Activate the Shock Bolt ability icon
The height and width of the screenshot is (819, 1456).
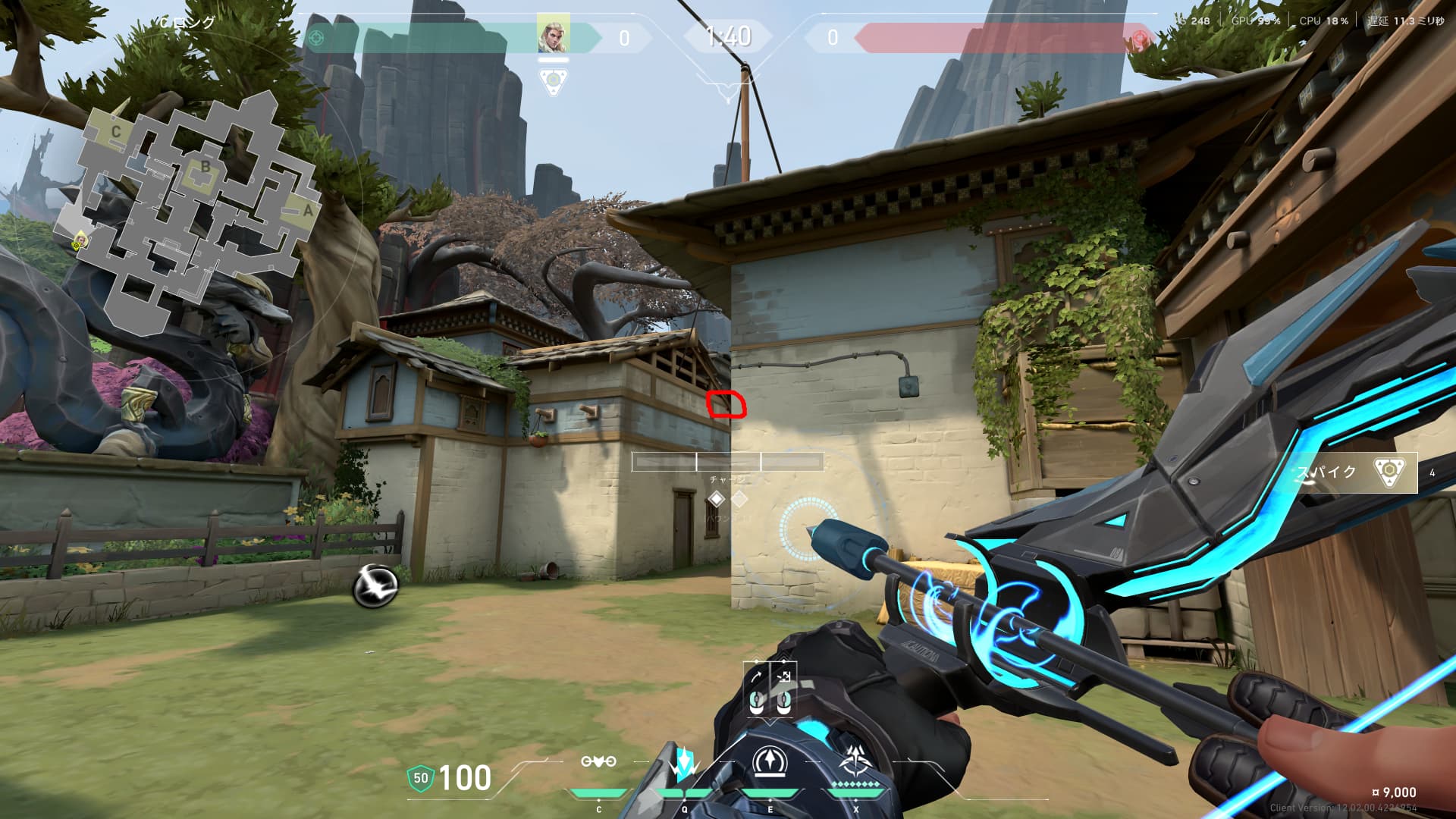pyautogui.click(x=684, y=764)
